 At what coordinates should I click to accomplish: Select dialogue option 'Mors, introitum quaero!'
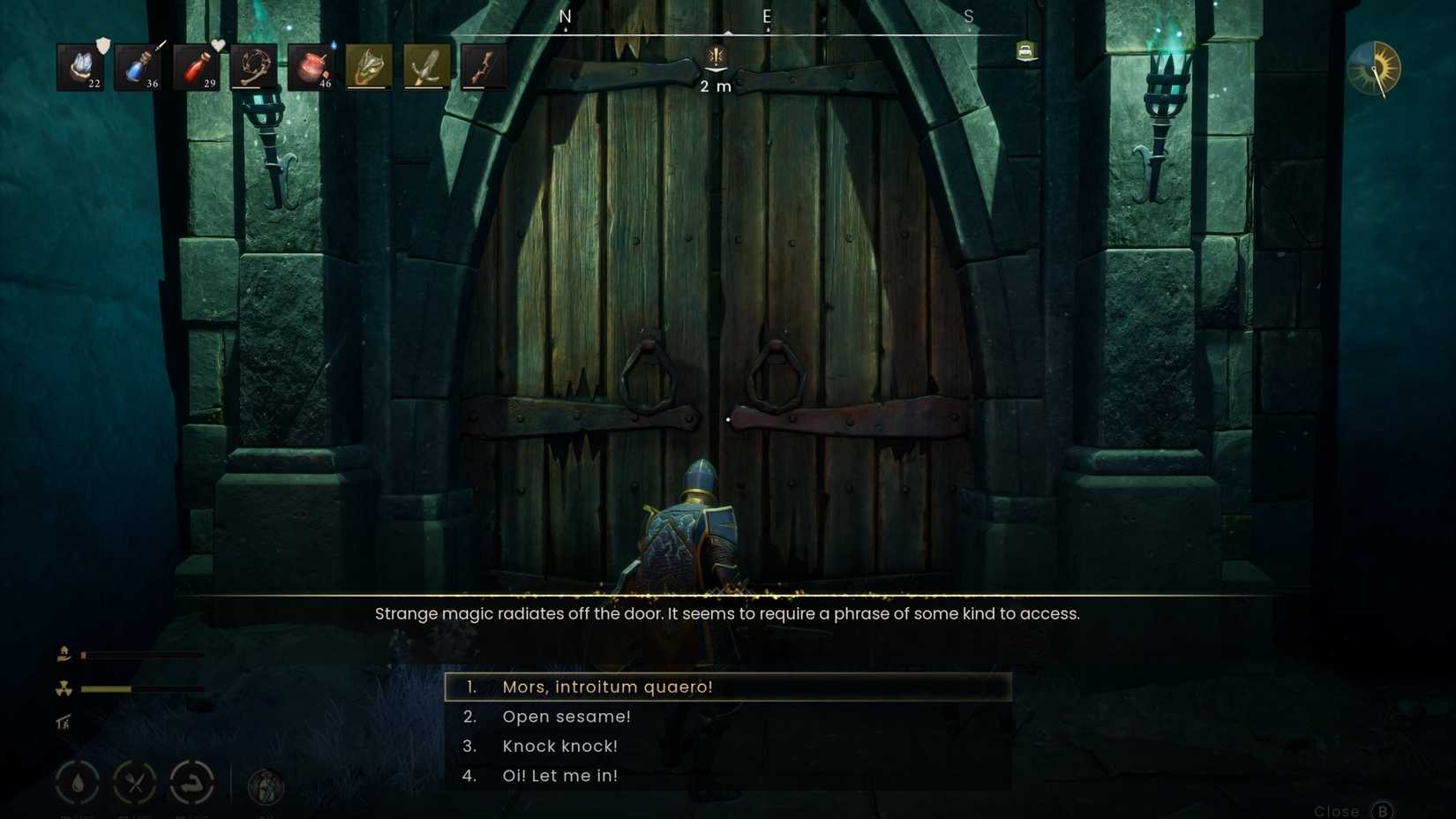[x=609, y=686]
